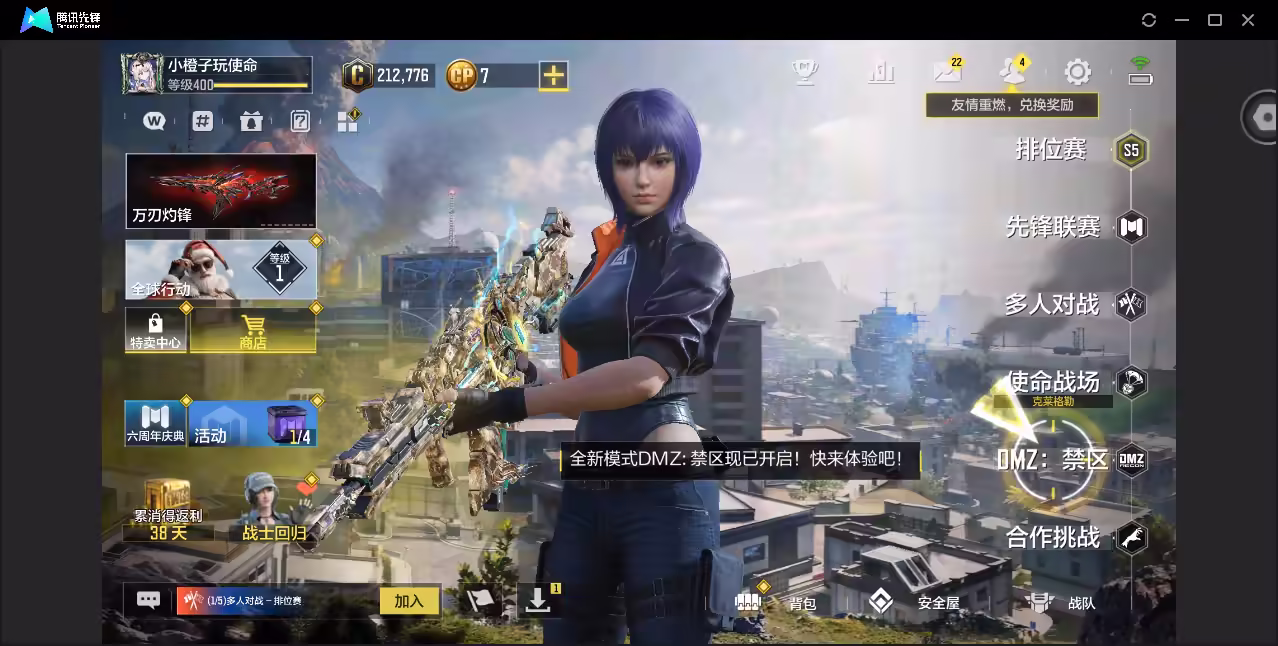Open the DMZ: 禁区 mode
1278x646 pixels.
tap(1054, 460)
